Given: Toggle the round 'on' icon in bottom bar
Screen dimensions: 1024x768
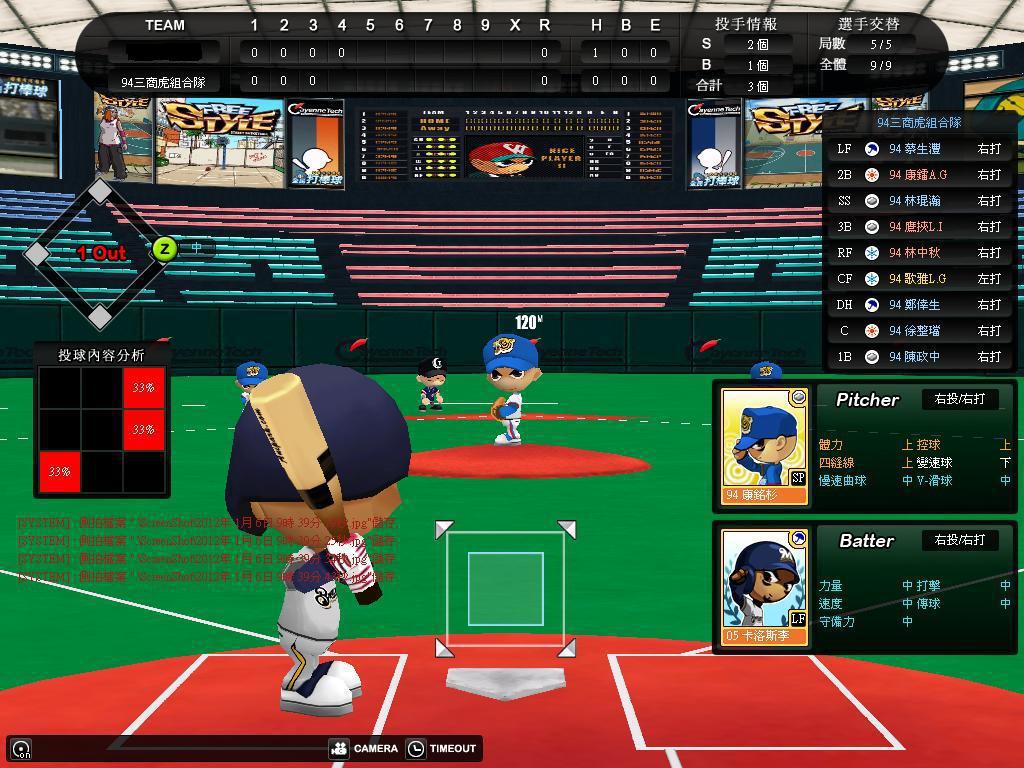Looking at the screenshot, I should (x=20, y=749).
